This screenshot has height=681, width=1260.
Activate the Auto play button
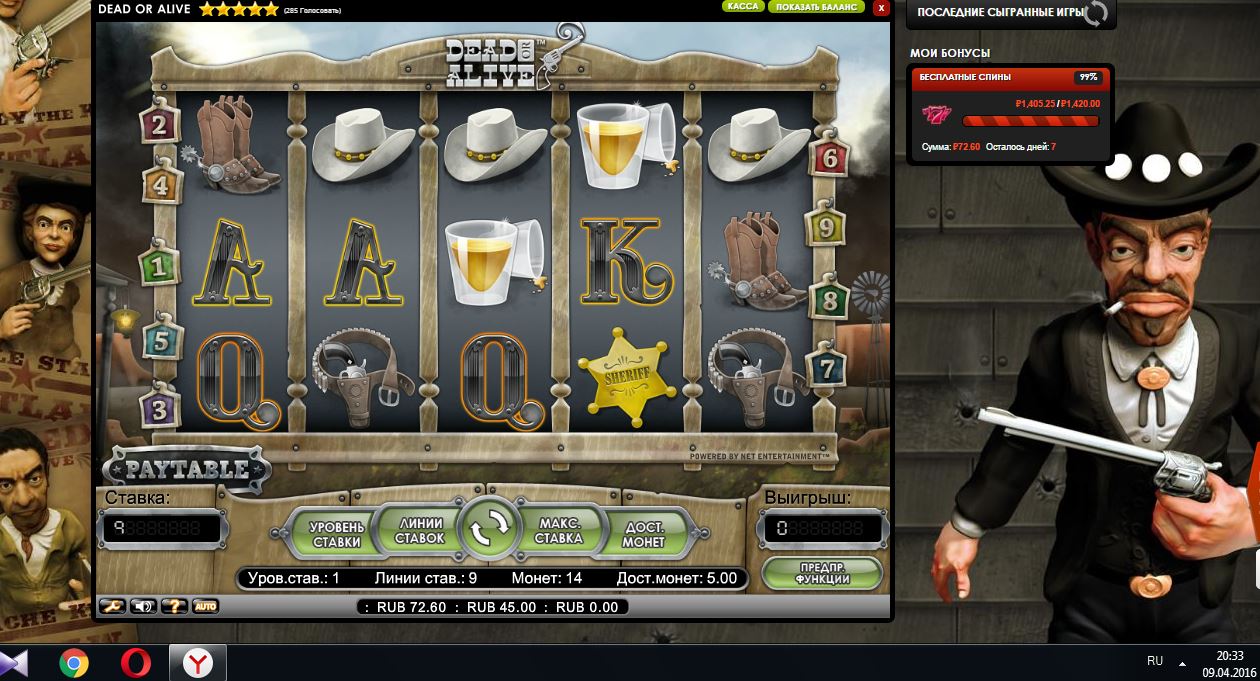[205, 606]
